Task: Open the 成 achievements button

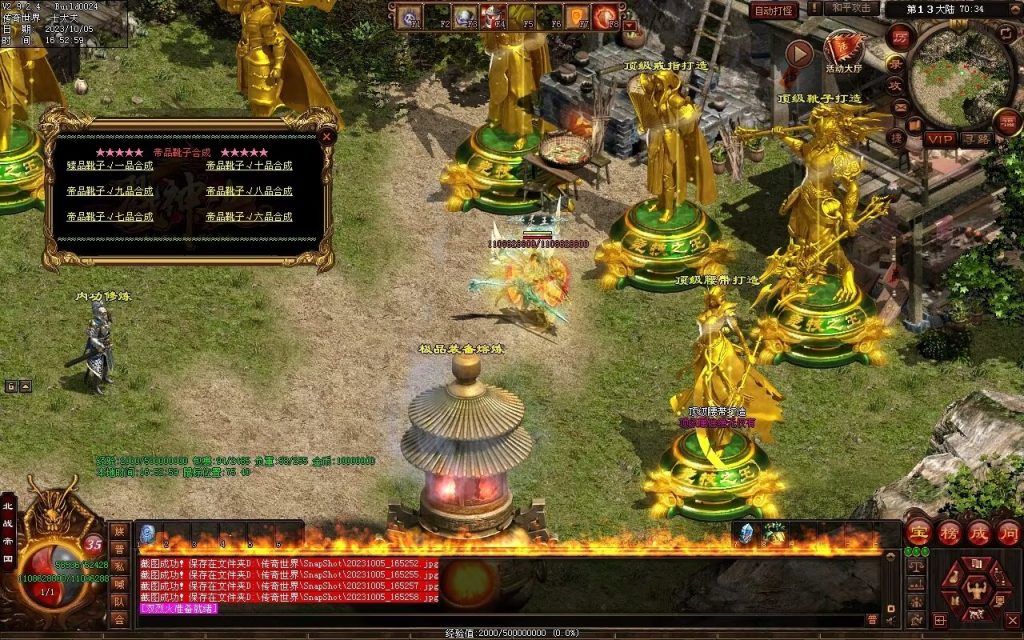Action: (x=978, y=531)
